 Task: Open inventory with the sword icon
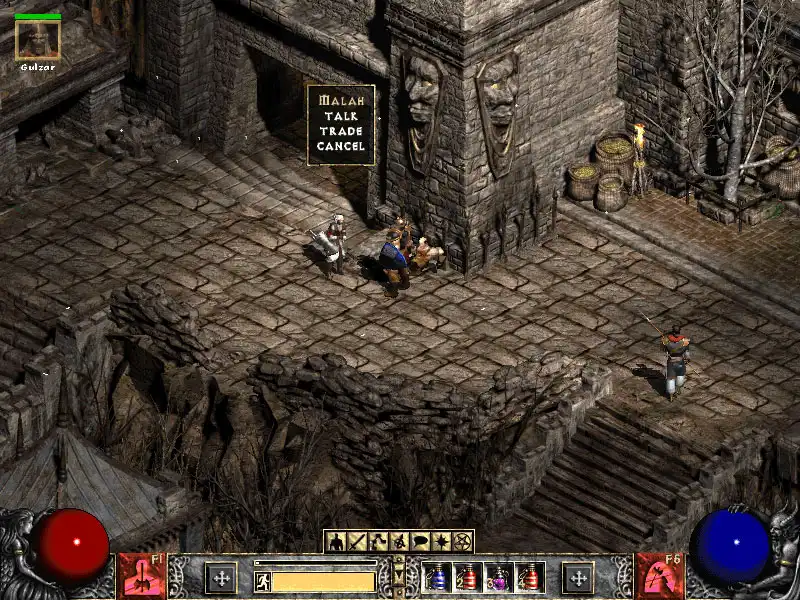pos(357,542)
